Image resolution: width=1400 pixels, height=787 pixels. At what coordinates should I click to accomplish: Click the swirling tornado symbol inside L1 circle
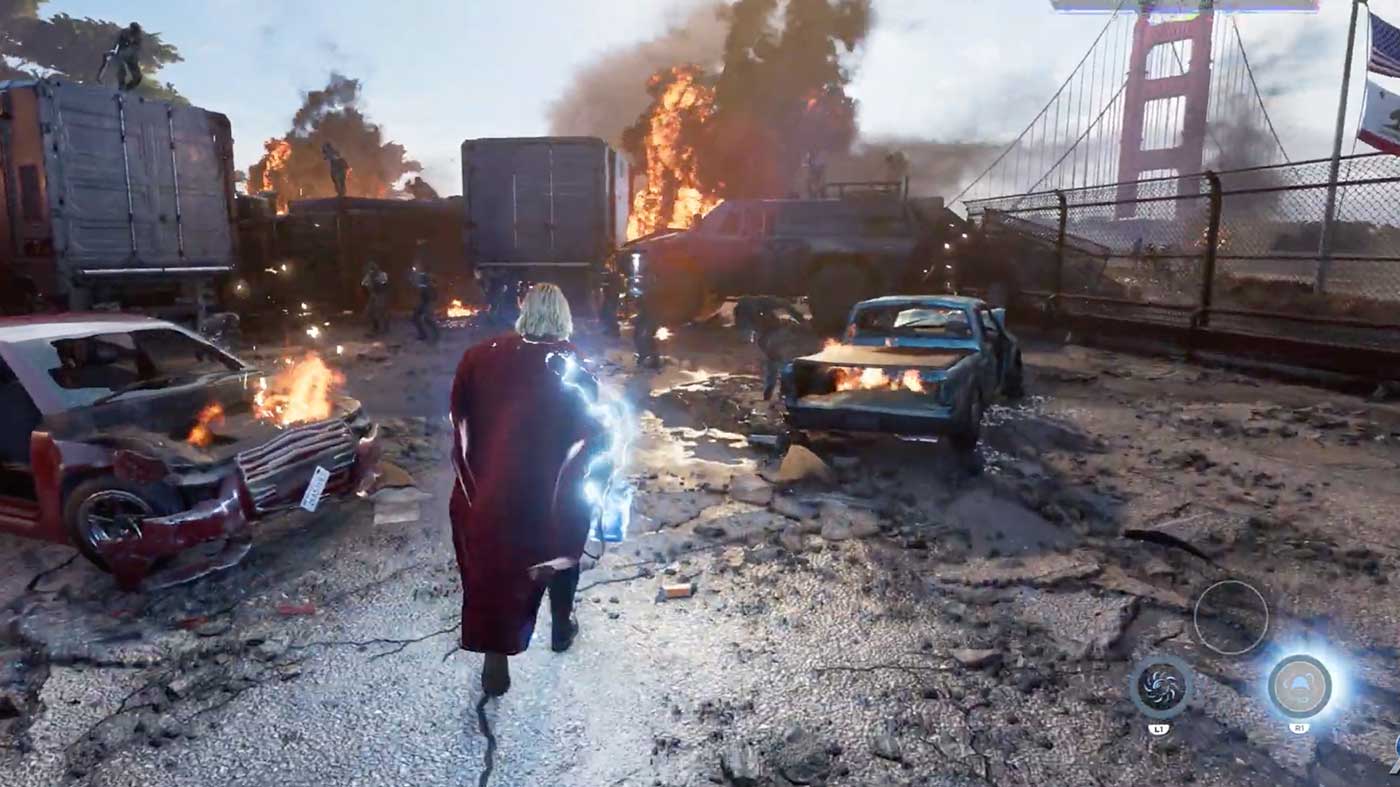(x=1163, y=688)
